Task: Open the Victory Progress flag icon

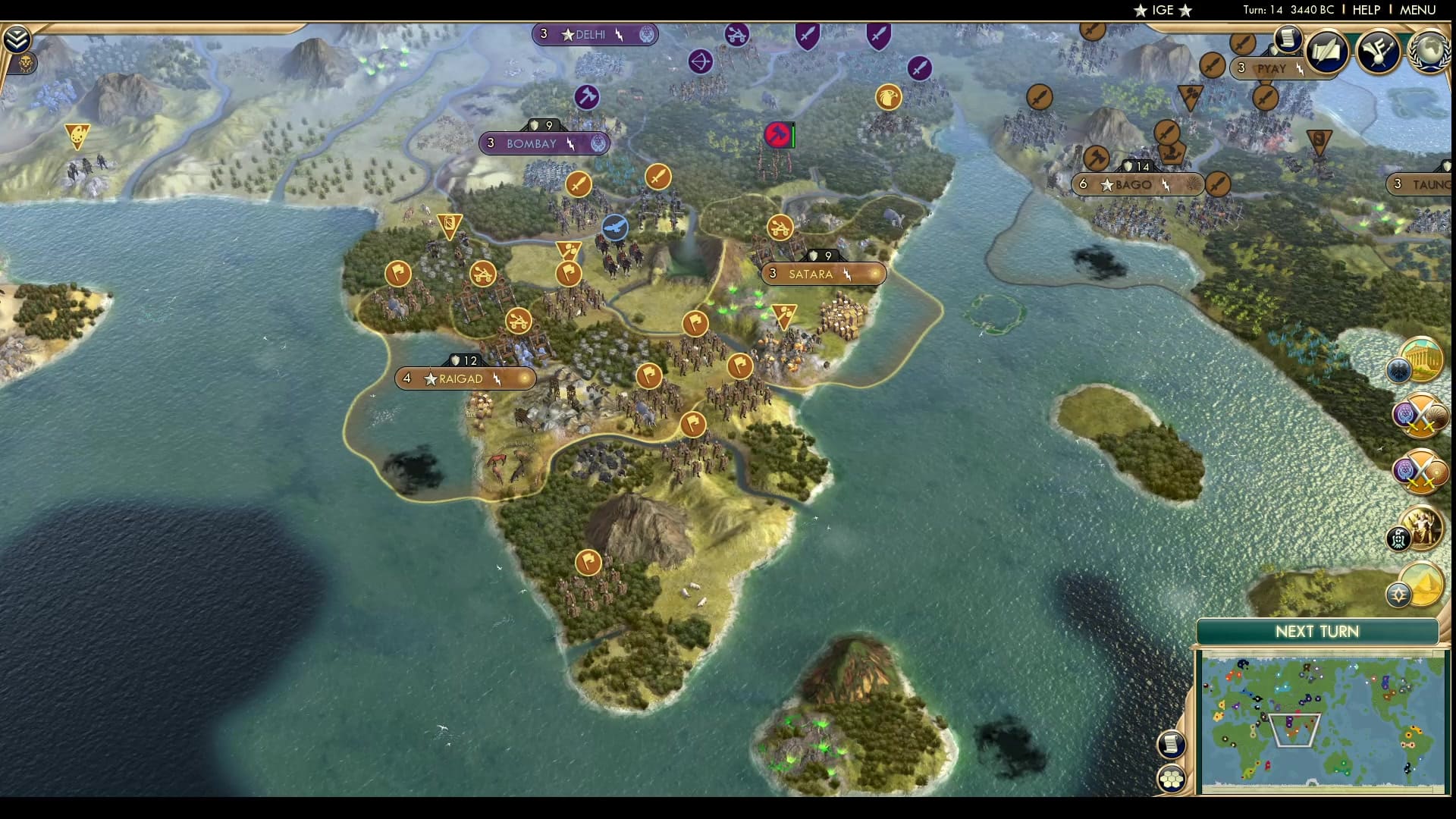Action: click(1378, 52)
